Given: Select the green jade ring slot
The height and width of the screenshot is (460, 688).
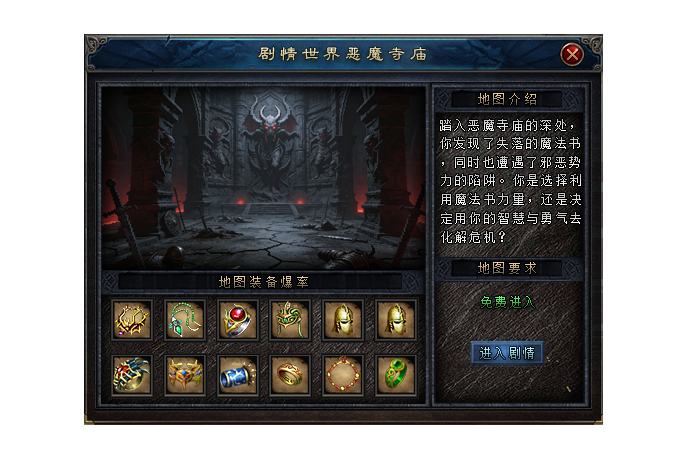Looking at the screenshot, I should pos(397,374).
